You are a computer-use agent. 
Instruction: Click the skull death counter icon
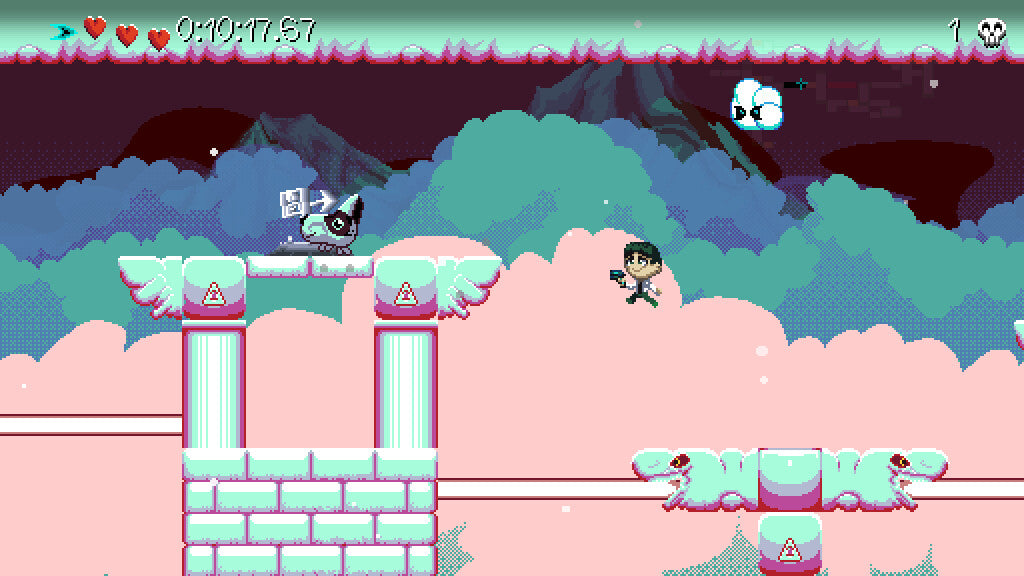pos(991,32)
